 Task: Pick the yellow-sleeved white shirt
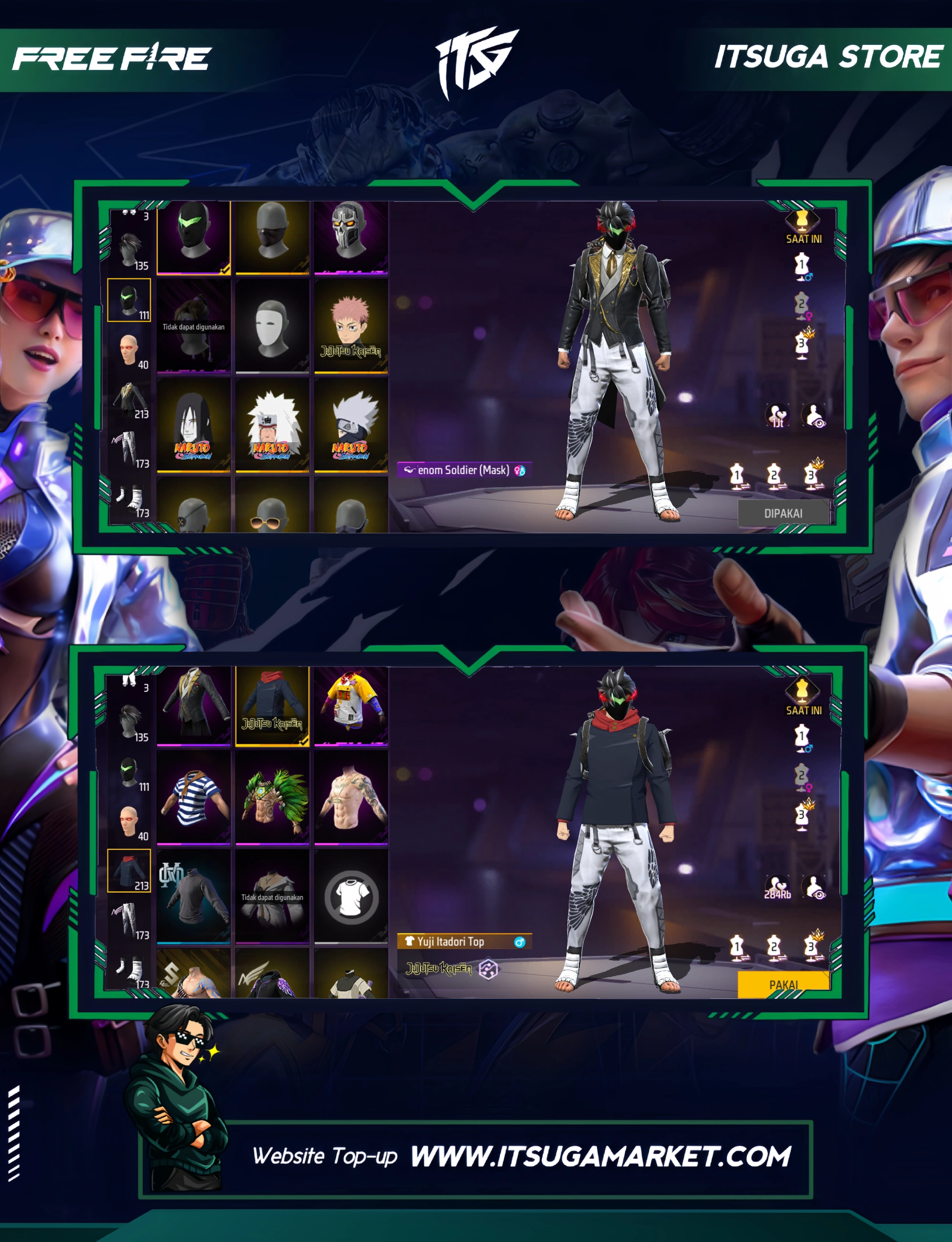point(351,705)
